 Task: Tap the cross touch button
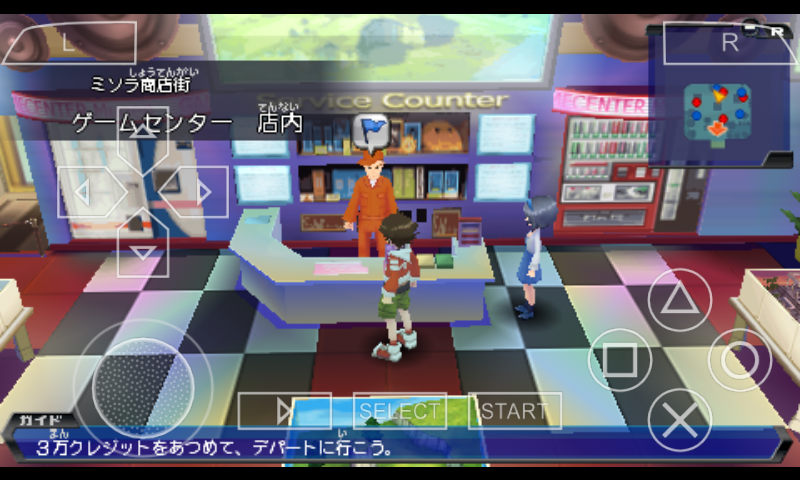click(680, 420)
